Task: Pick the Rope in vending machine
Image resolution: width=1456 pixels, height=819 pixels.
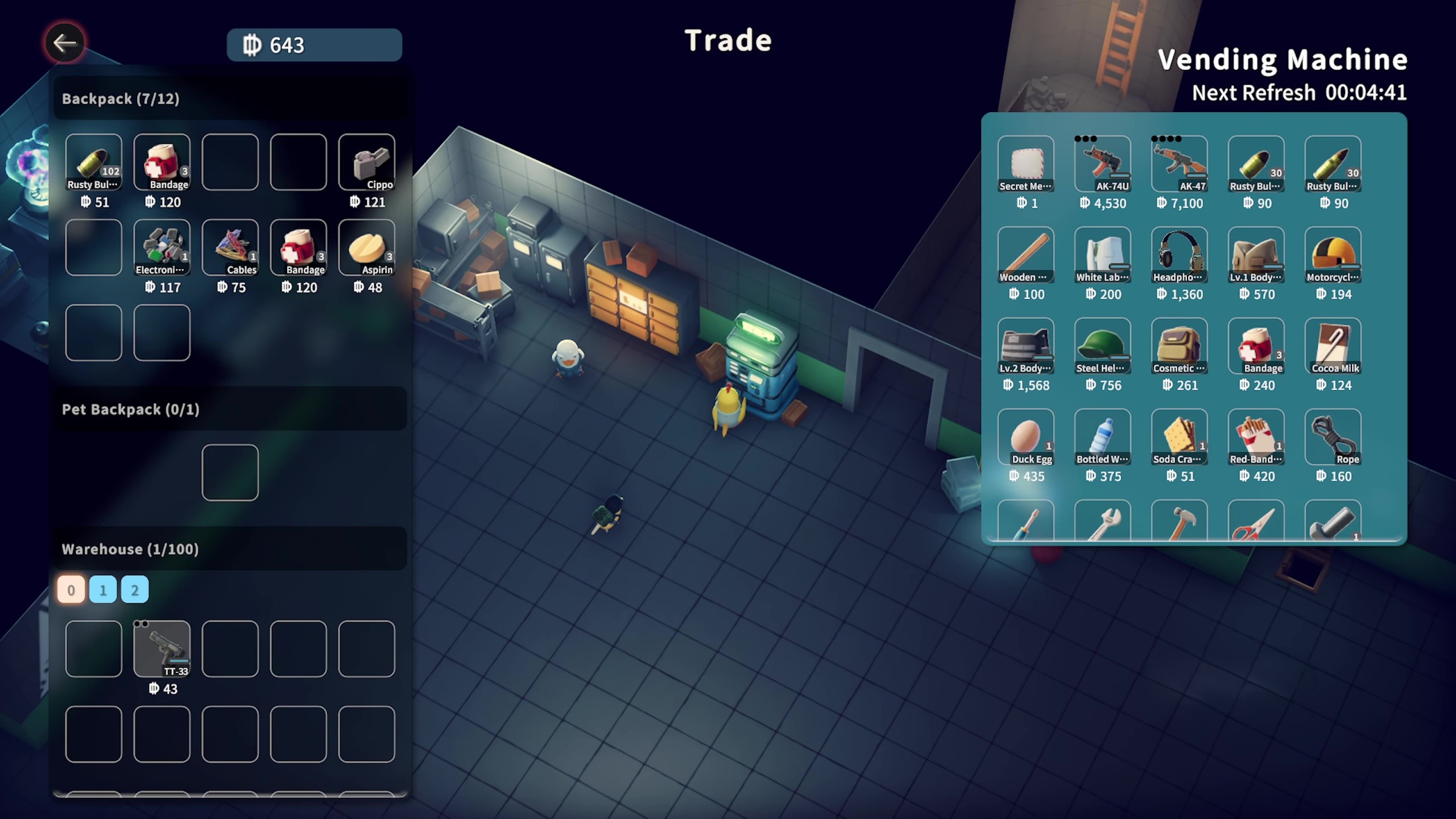Action: click(x=1333, y=437)
